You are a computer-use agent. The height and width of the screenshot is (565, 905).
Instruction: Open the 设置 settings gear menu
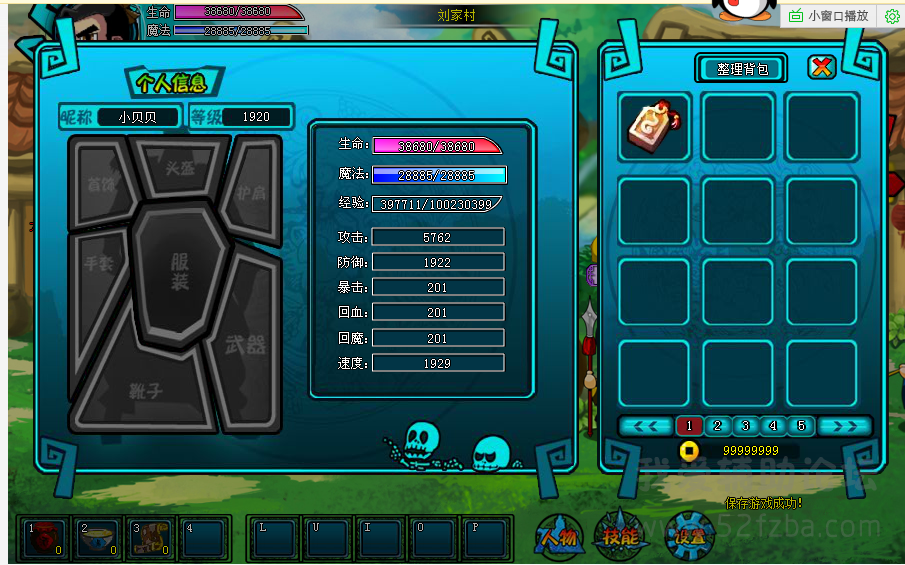[689, 537]
